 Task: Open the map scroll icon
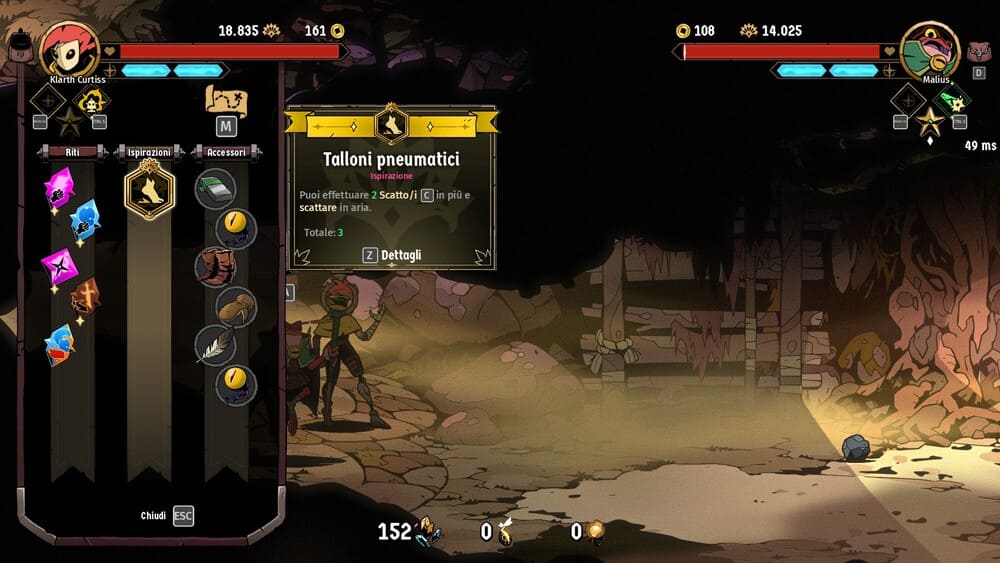[x=226, y=101]
